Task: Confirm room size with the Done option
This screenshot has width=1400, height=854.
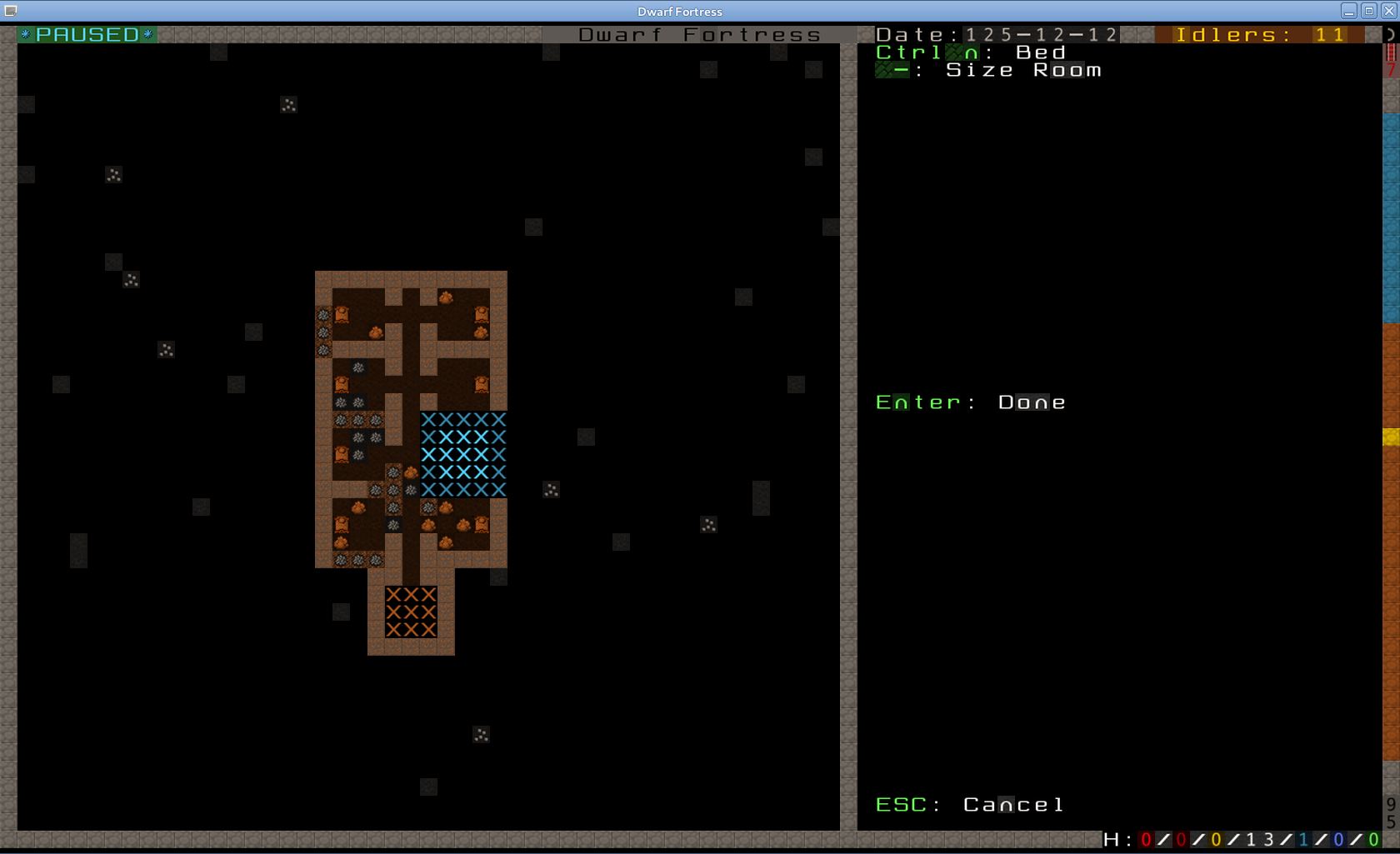Action: pos(1031,402)
